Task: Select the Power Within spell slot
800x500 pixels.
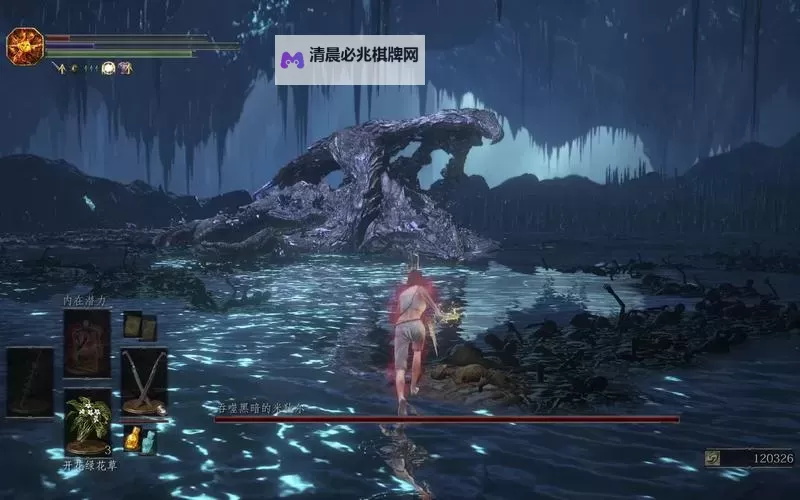Action: pos(87,343)
